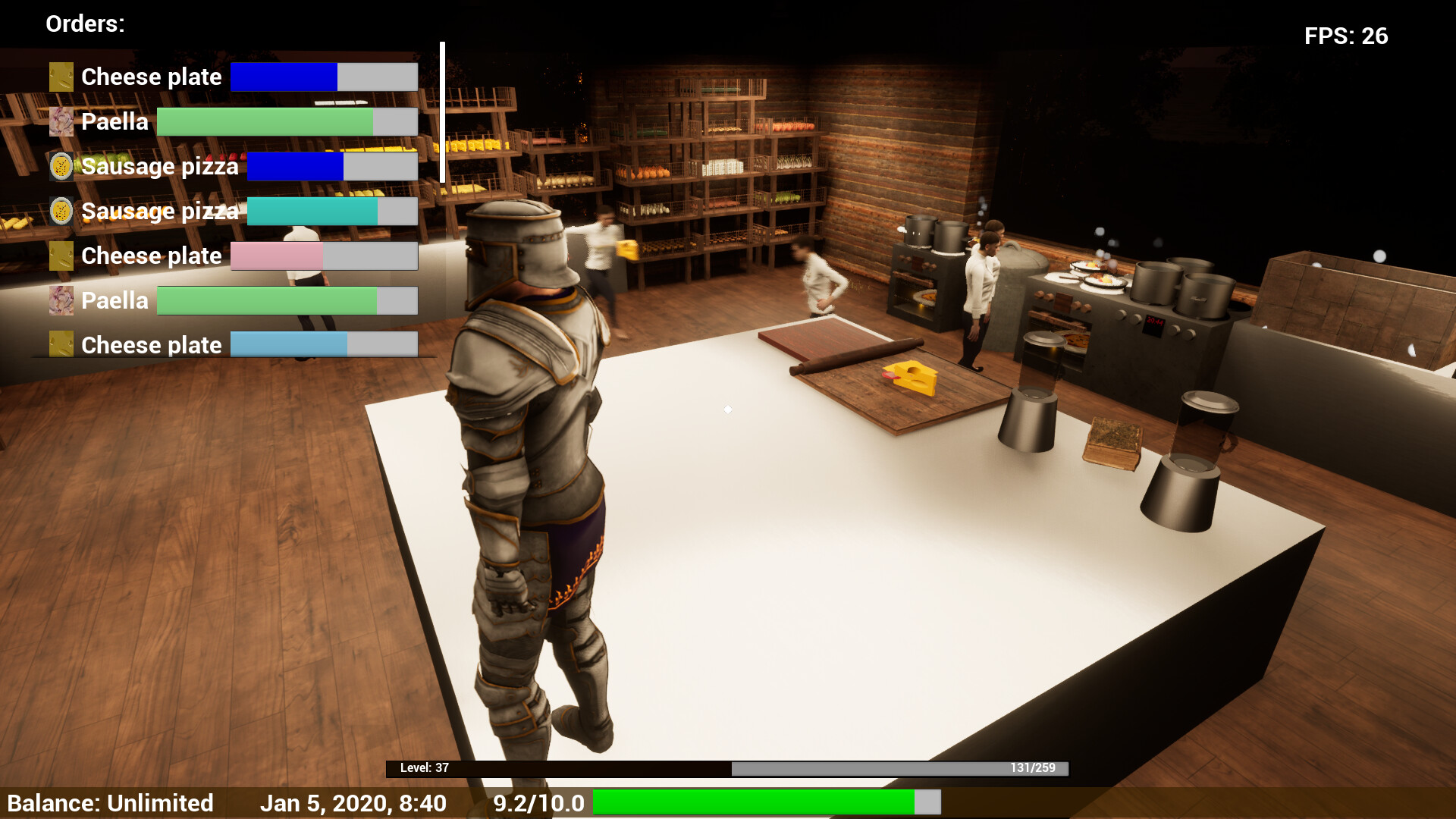1456x819 pixels.
Task: Click the 131/259 experience progress bar
Action: (x=899, y=767)
